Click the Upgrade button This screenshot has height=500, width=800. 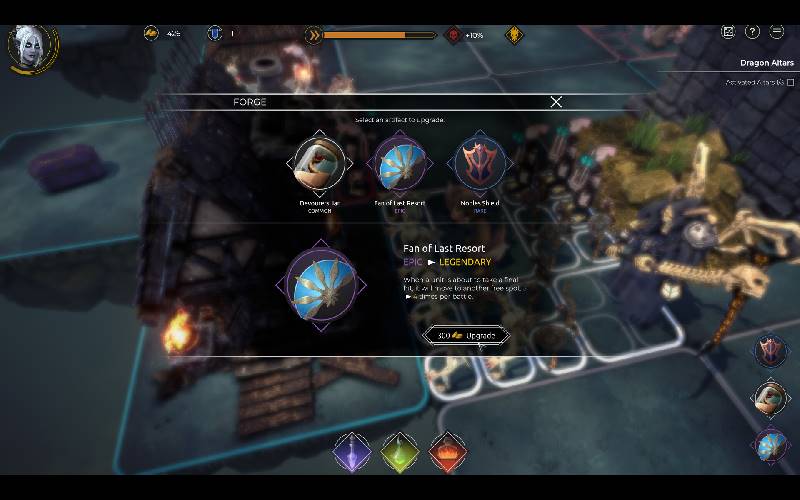coord(467,336)
